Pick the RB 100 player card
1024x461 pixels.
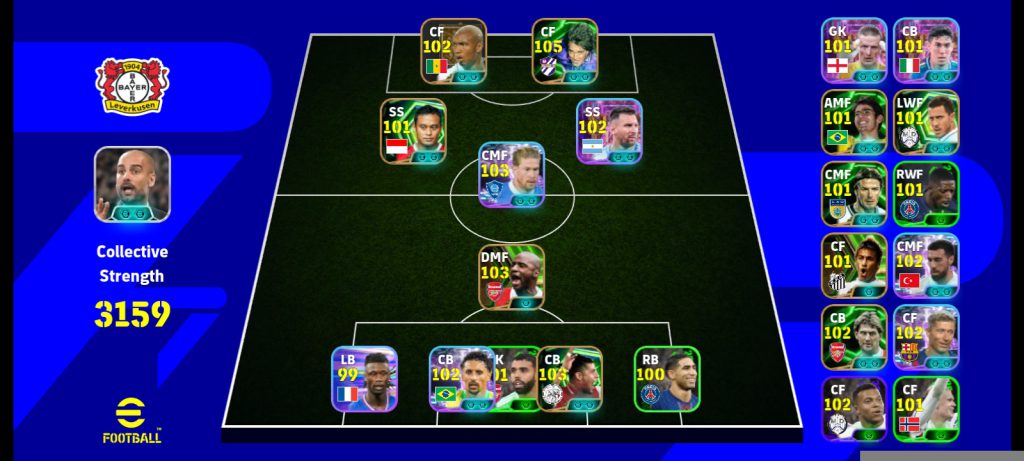667,379
